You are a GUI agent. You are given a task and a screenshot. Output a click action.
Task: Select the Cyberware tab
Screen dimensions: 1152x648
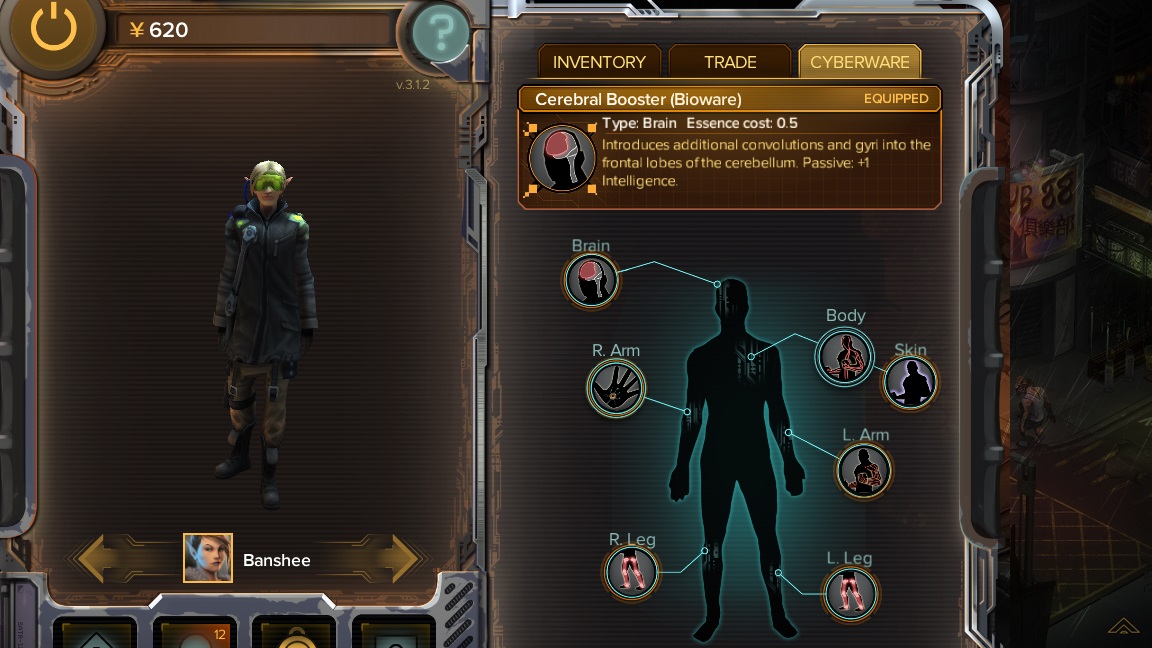click(860, 62)
